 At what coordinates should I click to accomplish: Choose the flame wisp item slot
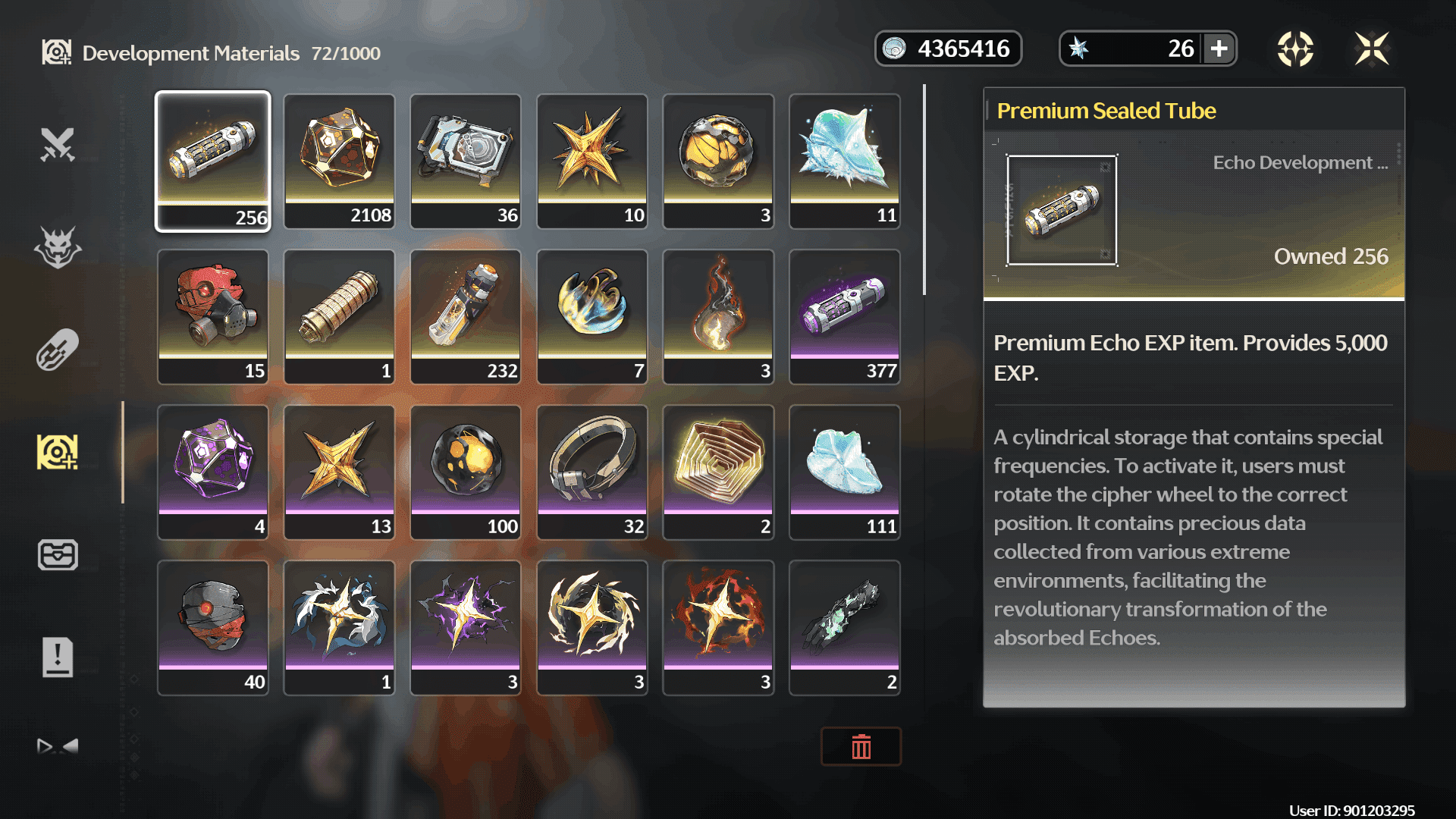pos(718,316)
